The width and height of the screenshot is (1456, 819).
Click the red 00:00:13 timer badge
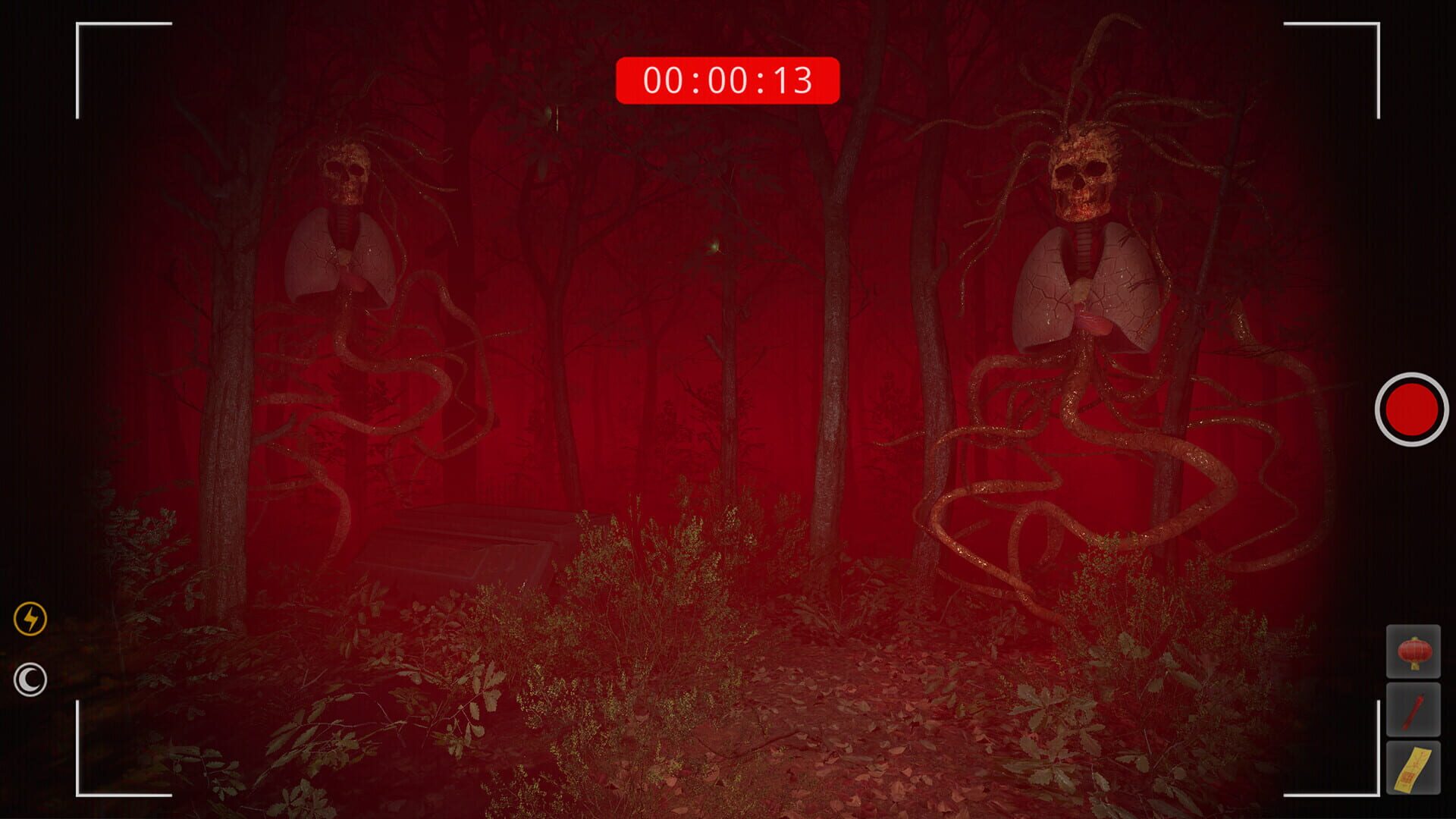tap(729, 78)
